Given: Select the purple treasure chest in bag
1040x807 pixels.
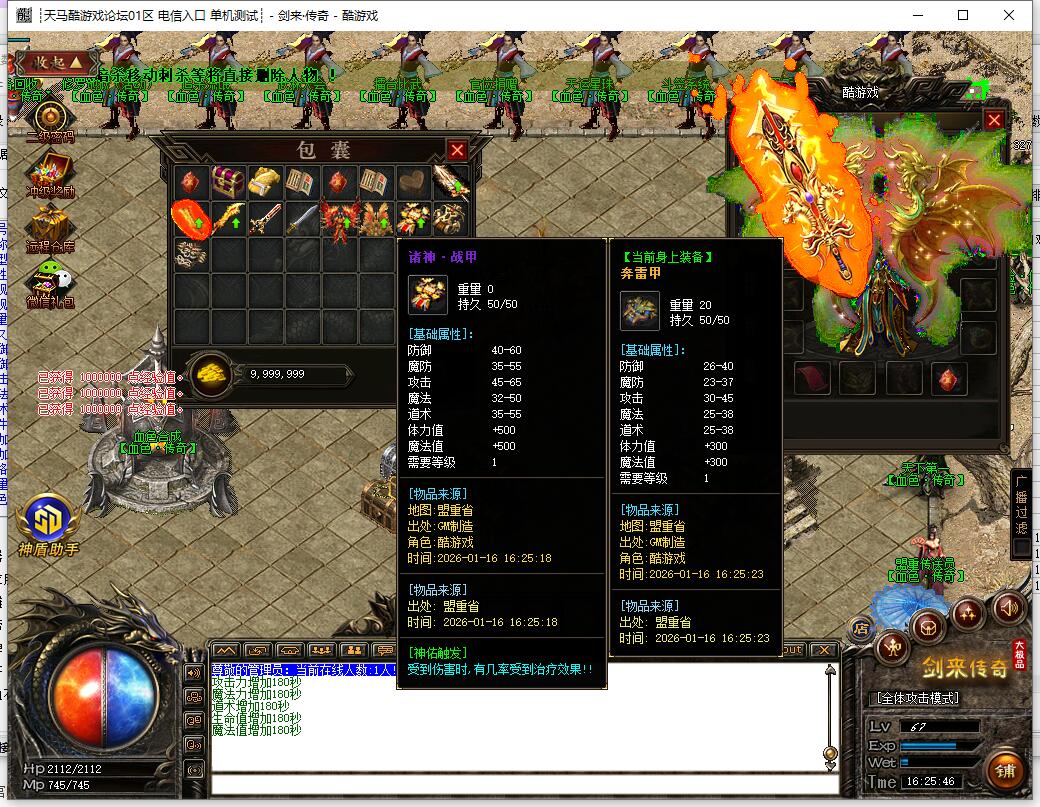Looking at the screenshot, I should tap(227, 182).
